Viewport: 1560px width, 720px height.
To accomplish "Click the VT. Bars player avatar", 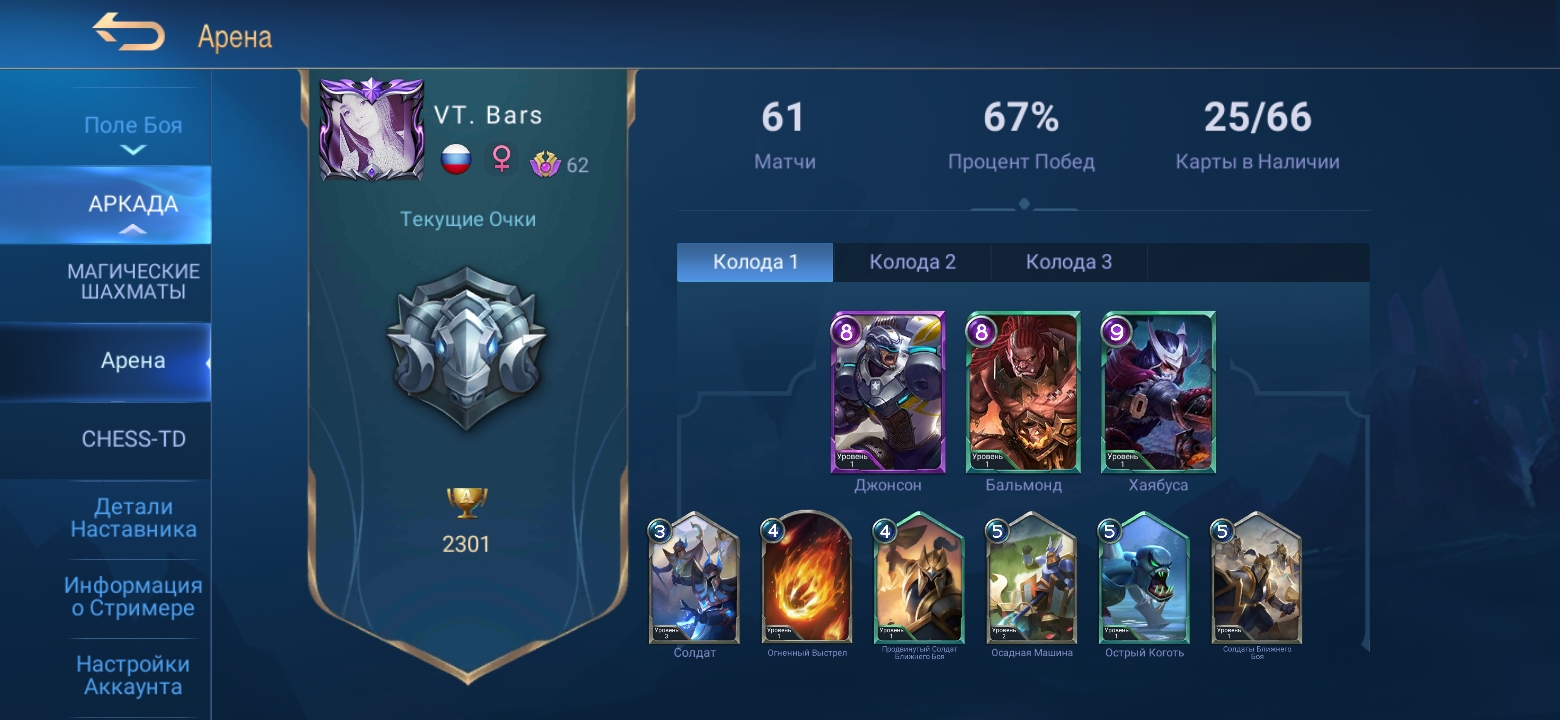I will (x=371, y=129).
